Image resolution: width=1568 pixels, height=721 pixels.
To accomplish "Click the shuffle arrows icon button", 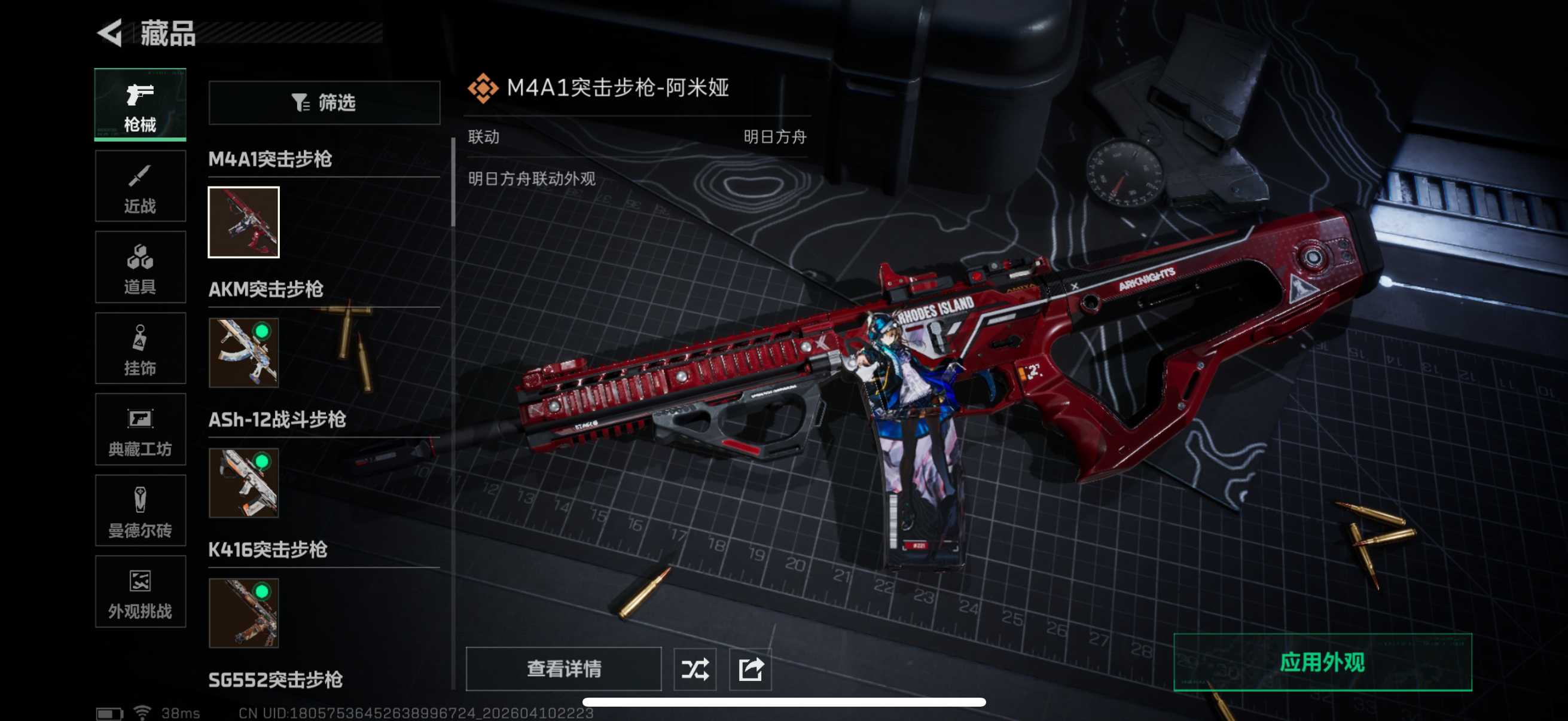I will pos(694,669).
